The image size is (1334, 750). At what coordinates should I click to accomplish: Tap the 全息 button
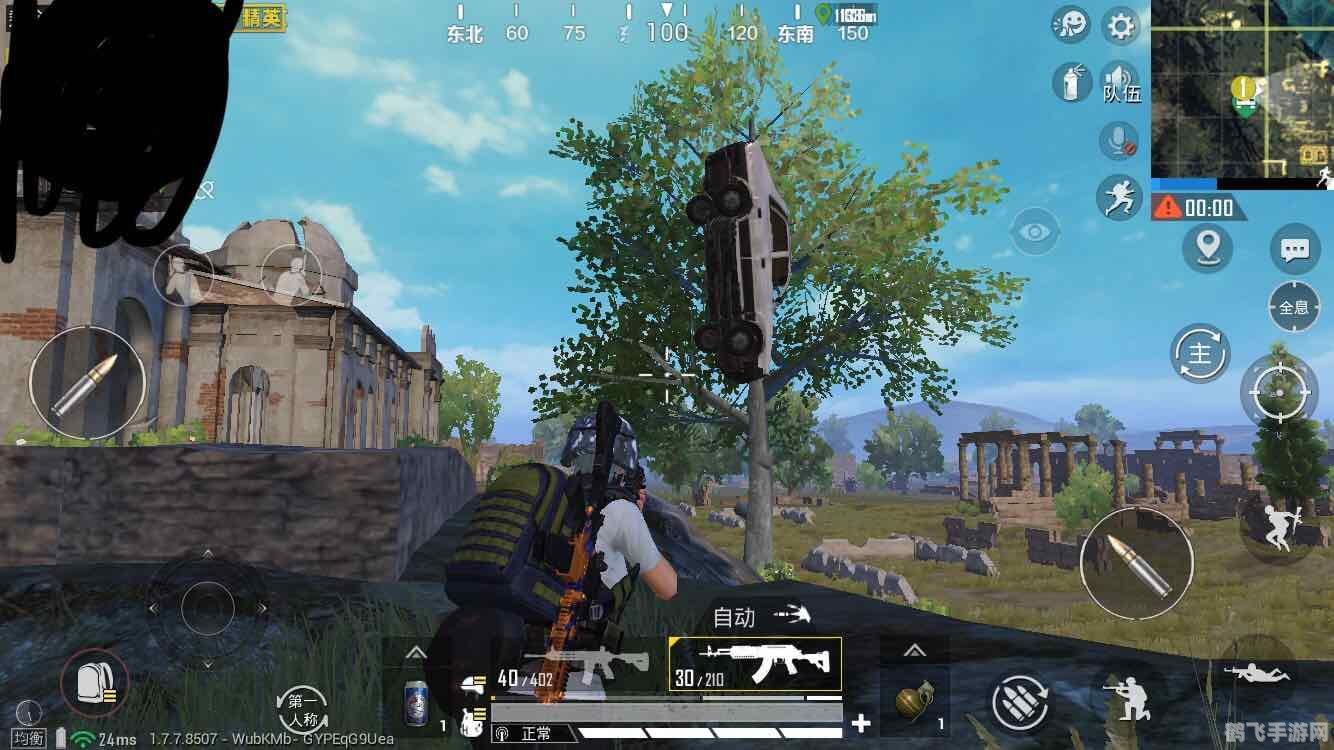coord(1294,306)
